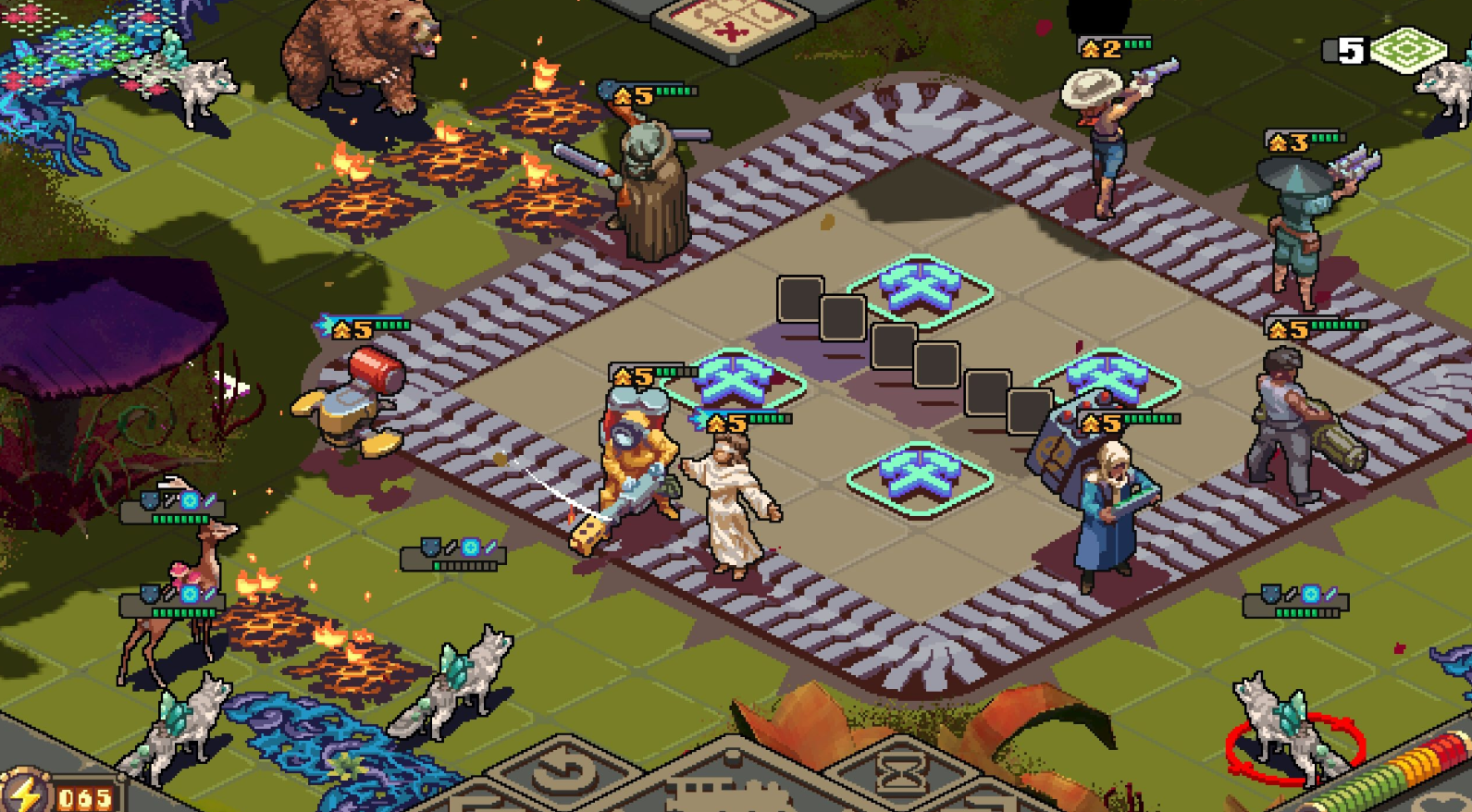Viewport: 1472px width, 812px height.
Task: Toggle the pencil icon on the bottom-right status panel
Action: coord(1330,593)
